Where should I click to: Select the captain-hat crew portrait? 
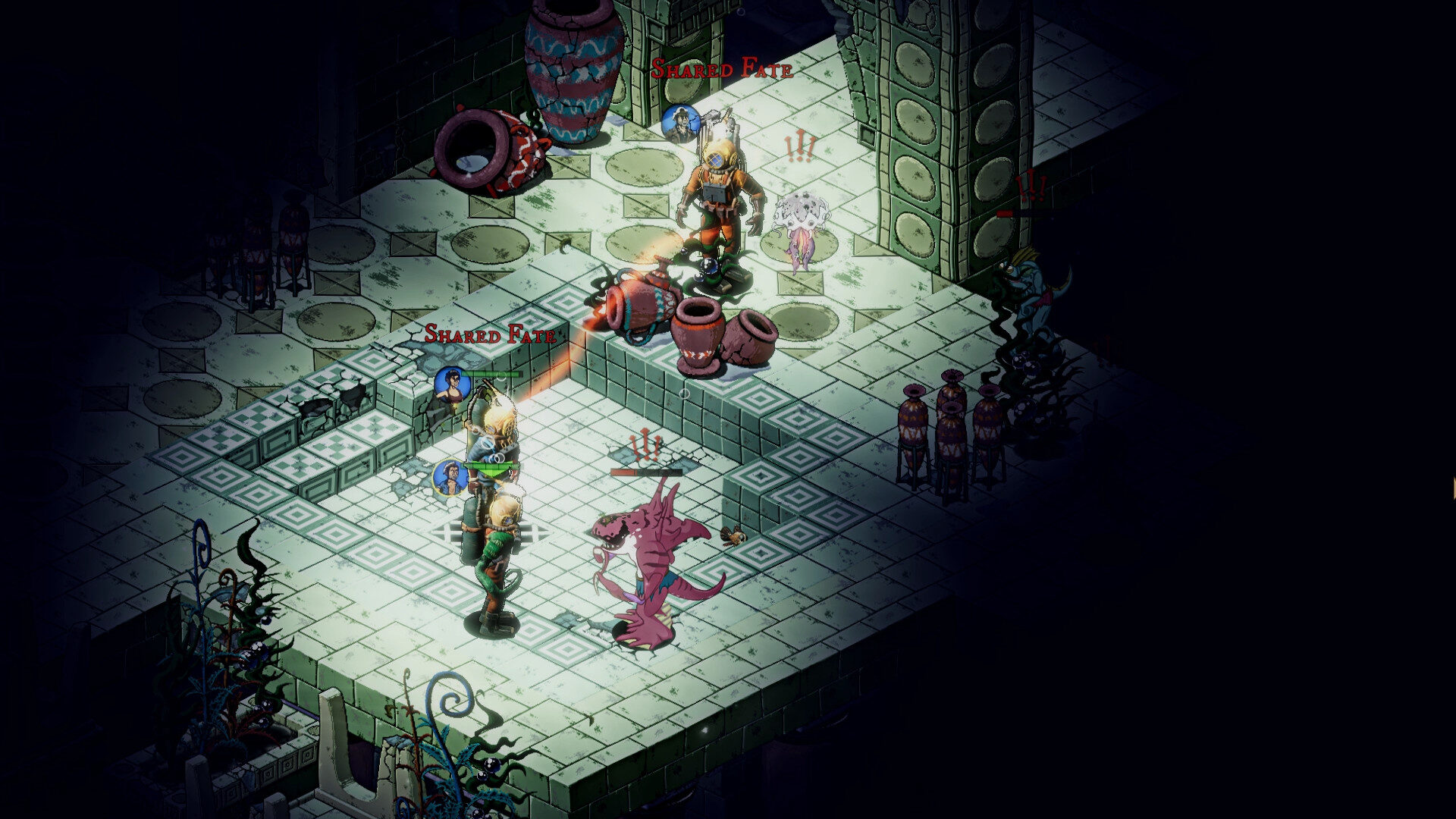(x=680, y=124)
